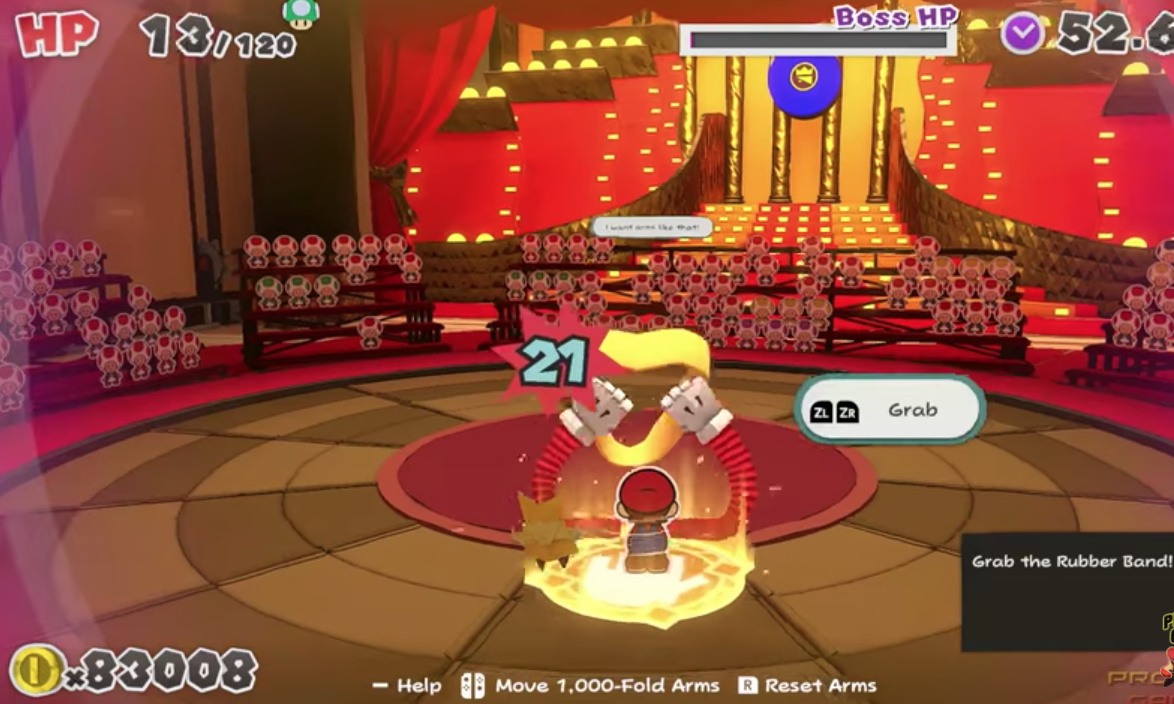Click the gold coin counter icon
The image size is (1174, 704).
pyautogui.click(x=38, y=670)
